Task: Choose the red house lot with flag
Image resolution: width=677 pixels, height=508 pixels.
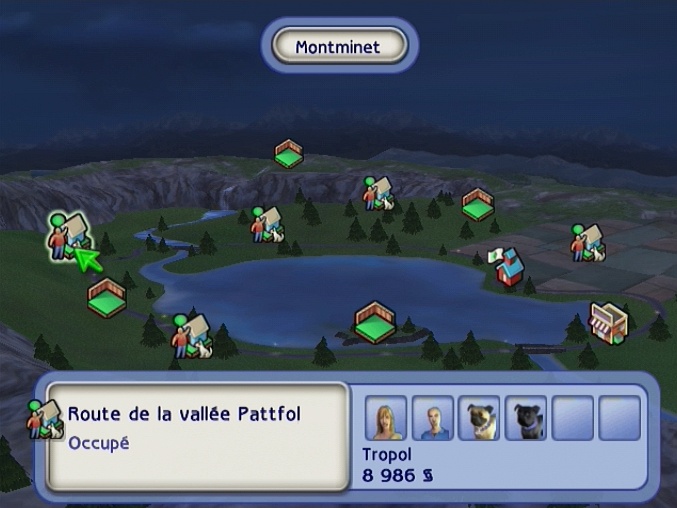Action: coord(508,268)
